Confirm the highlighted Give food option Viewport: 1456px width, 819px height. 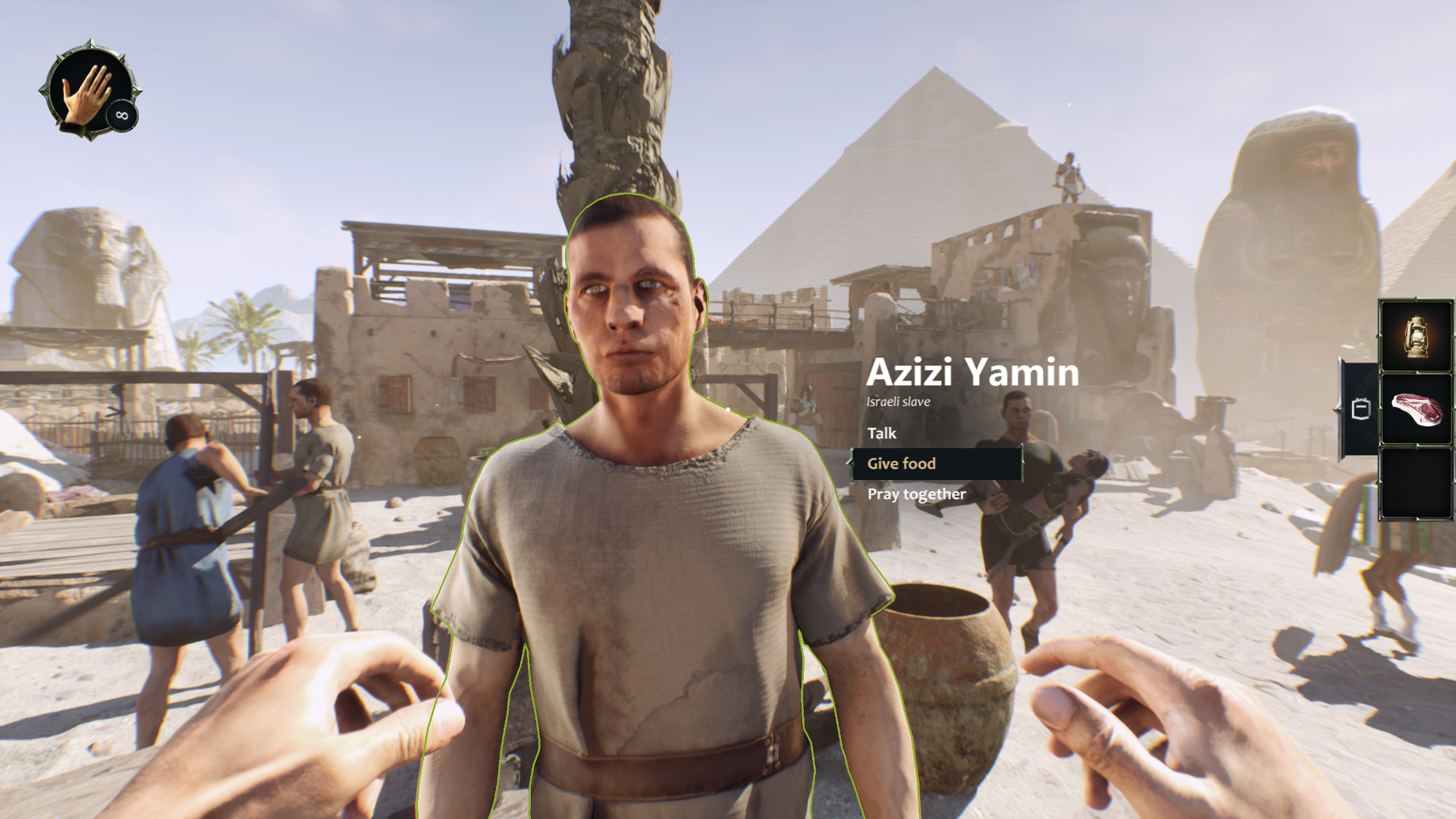(902, 463)
